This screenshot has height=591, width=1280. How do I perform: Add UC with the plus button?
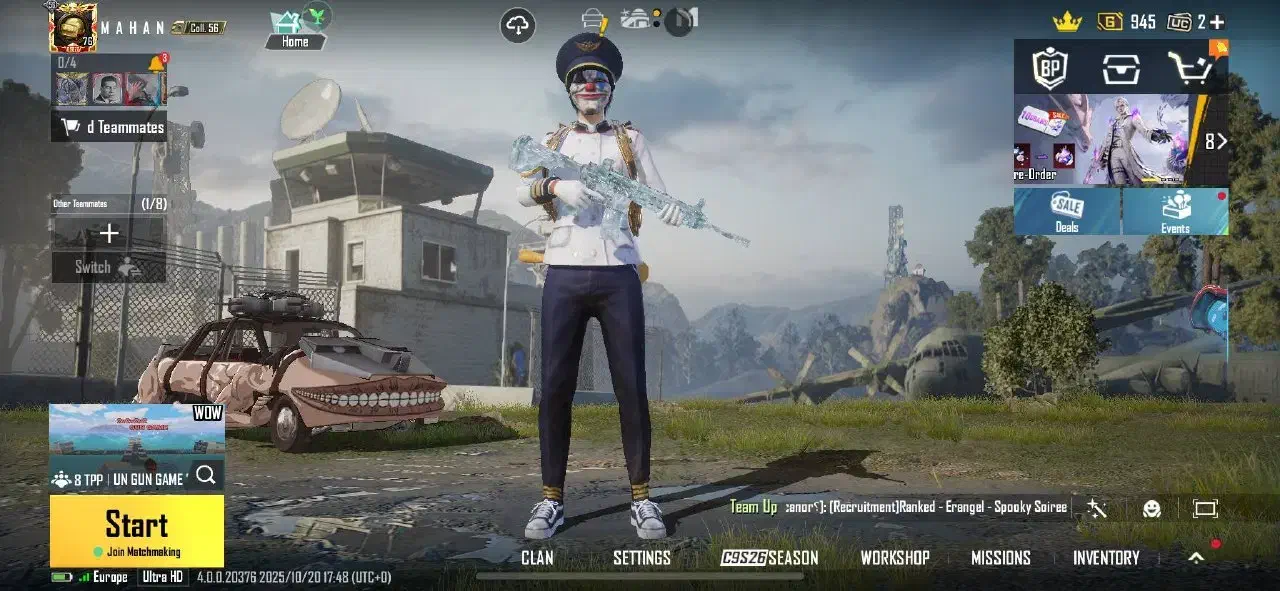coord(1217,21)
